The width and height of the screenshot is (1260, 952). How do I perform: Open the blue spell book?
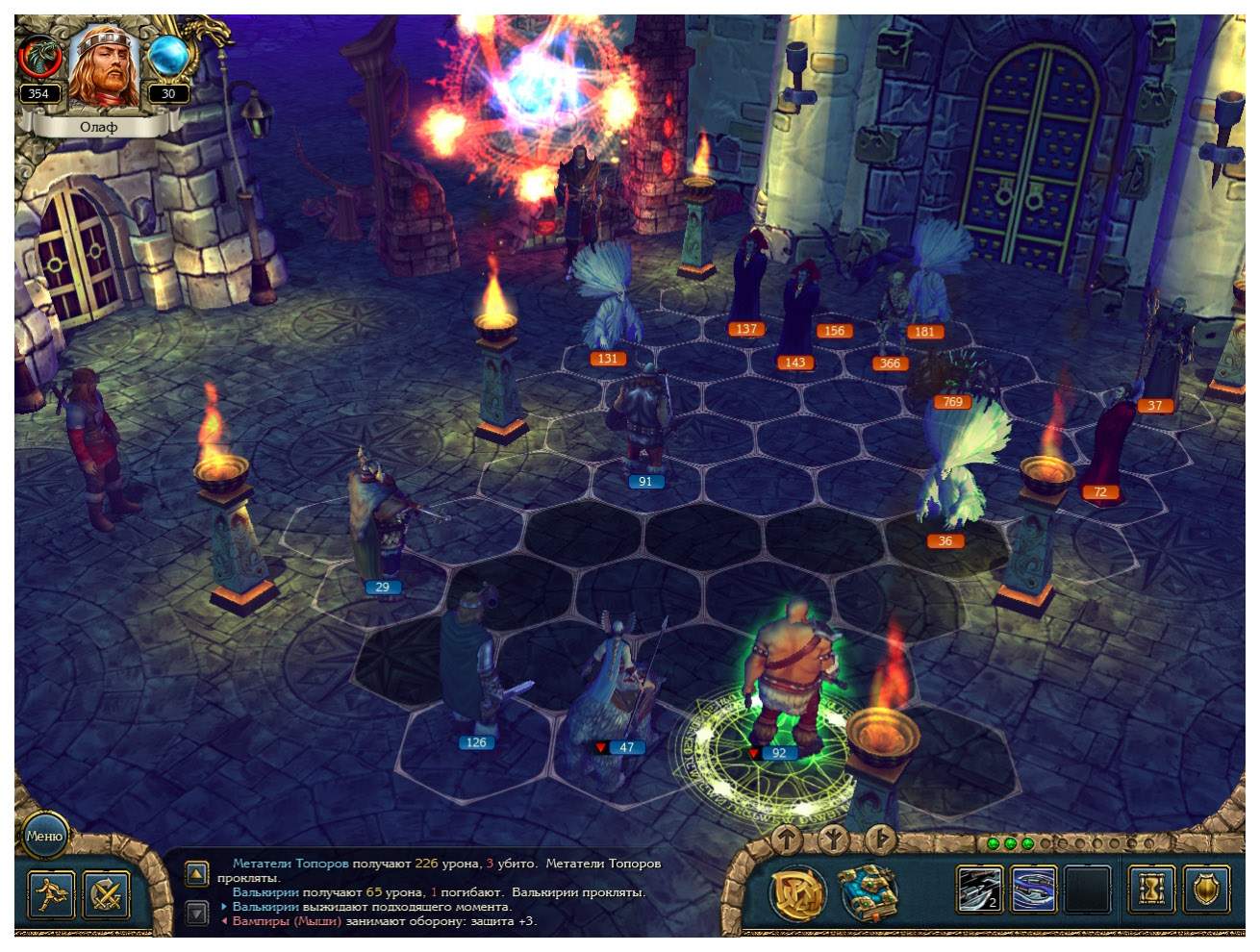click(868, 892)
